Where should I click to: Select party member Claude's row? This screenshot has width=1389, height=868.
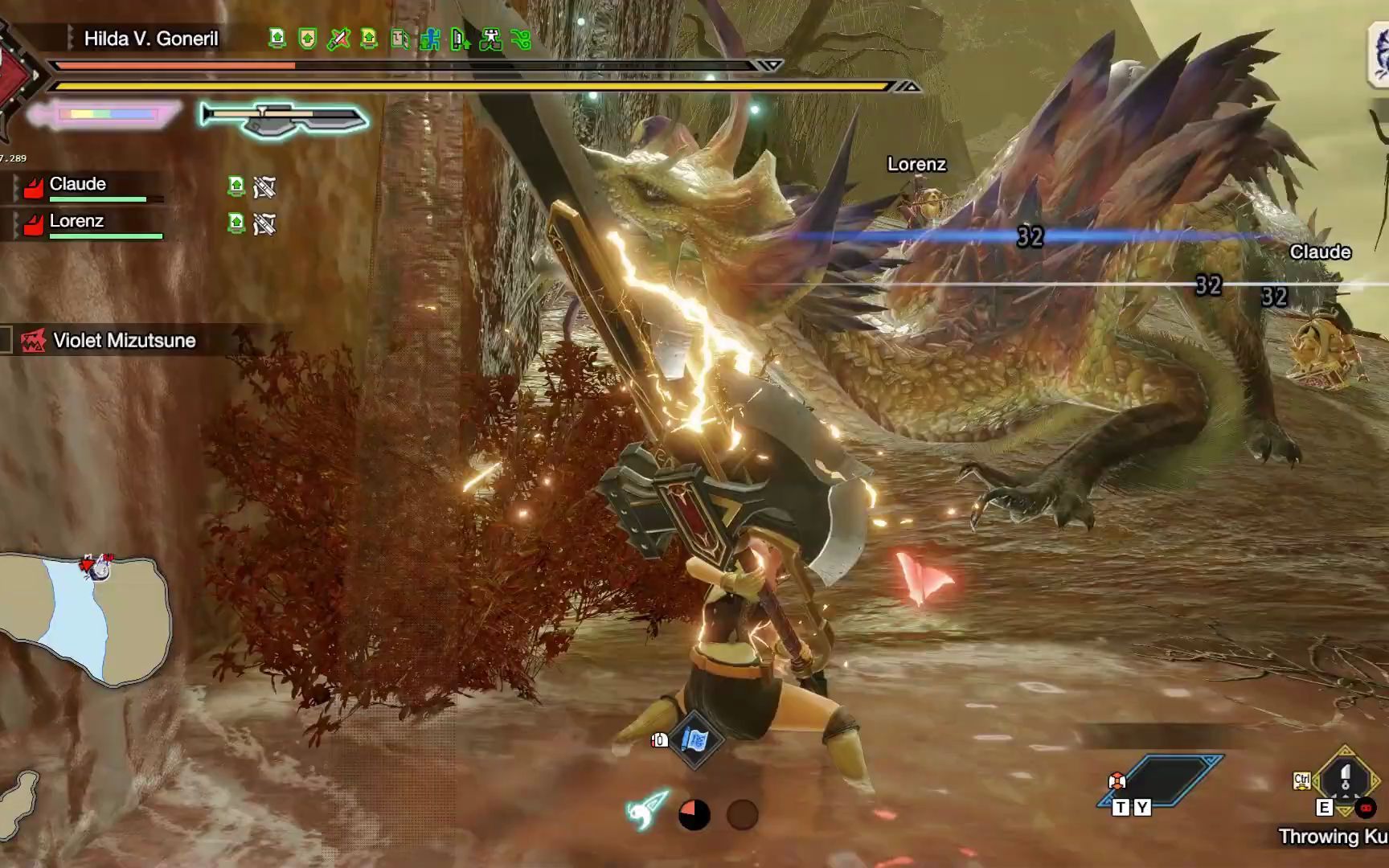[88, 187]
